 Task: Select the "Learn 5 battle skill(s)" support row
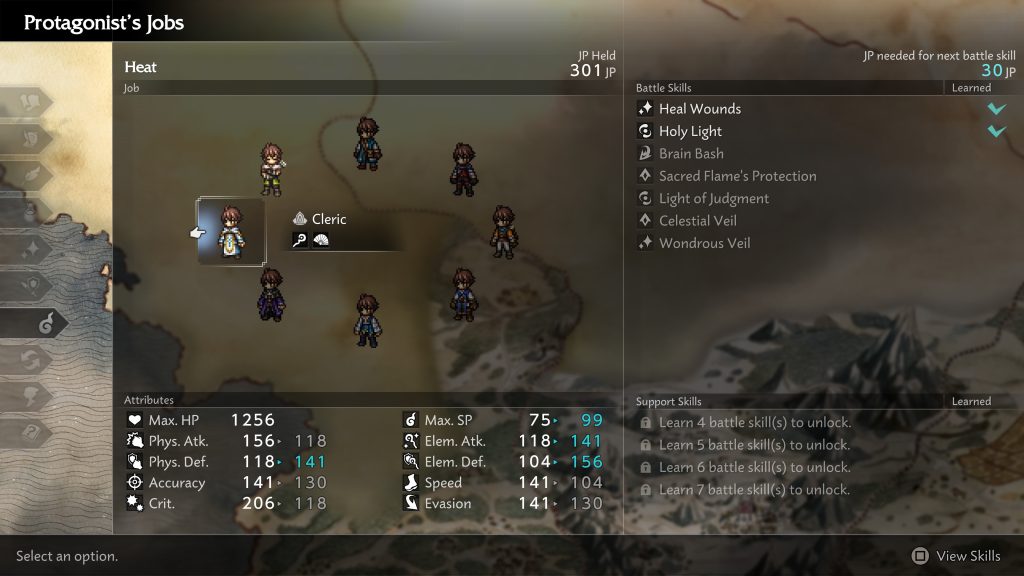[754, 445]
